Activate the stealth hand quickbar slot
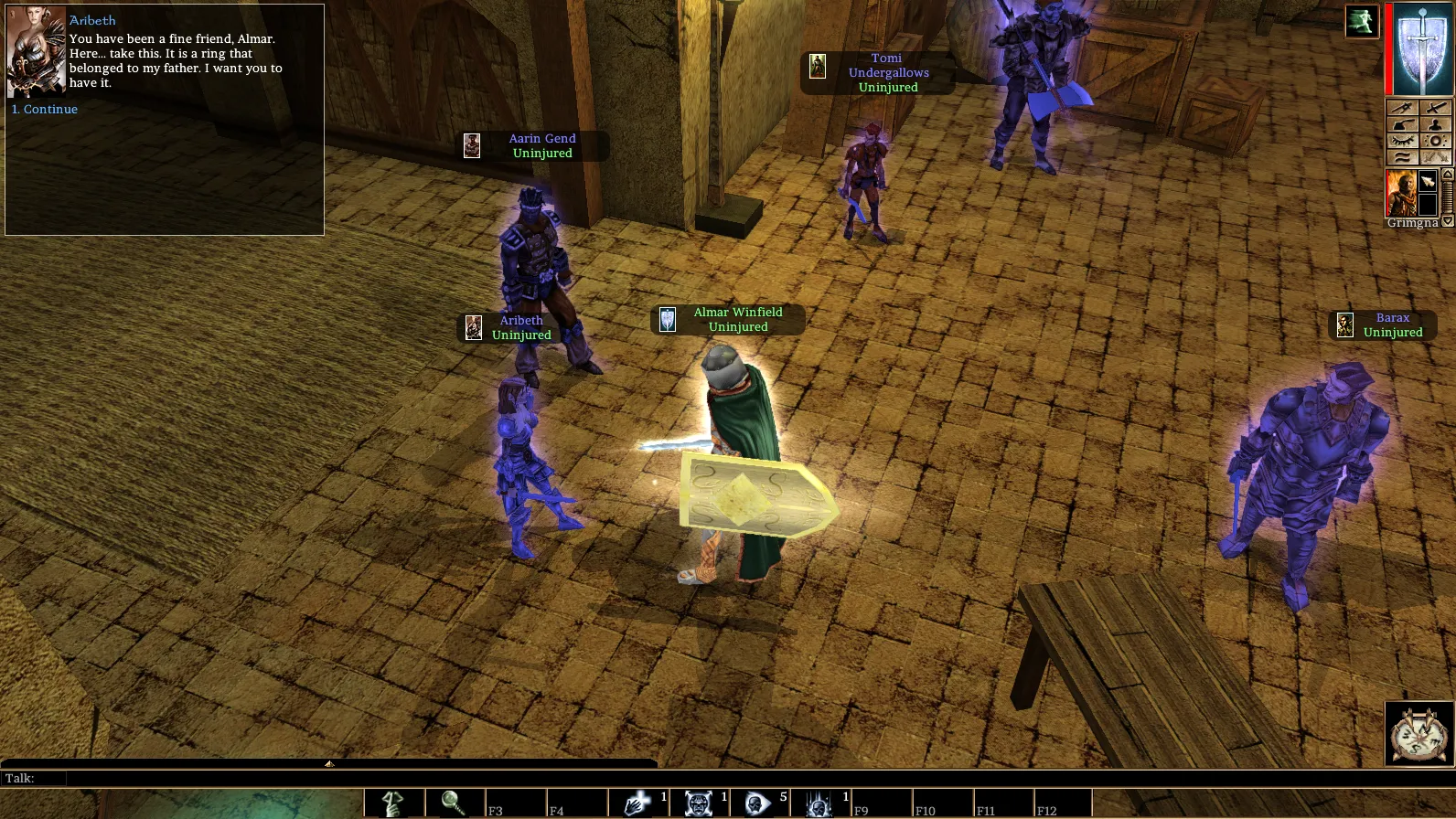The image size is (1456, 819). [394, 803]
